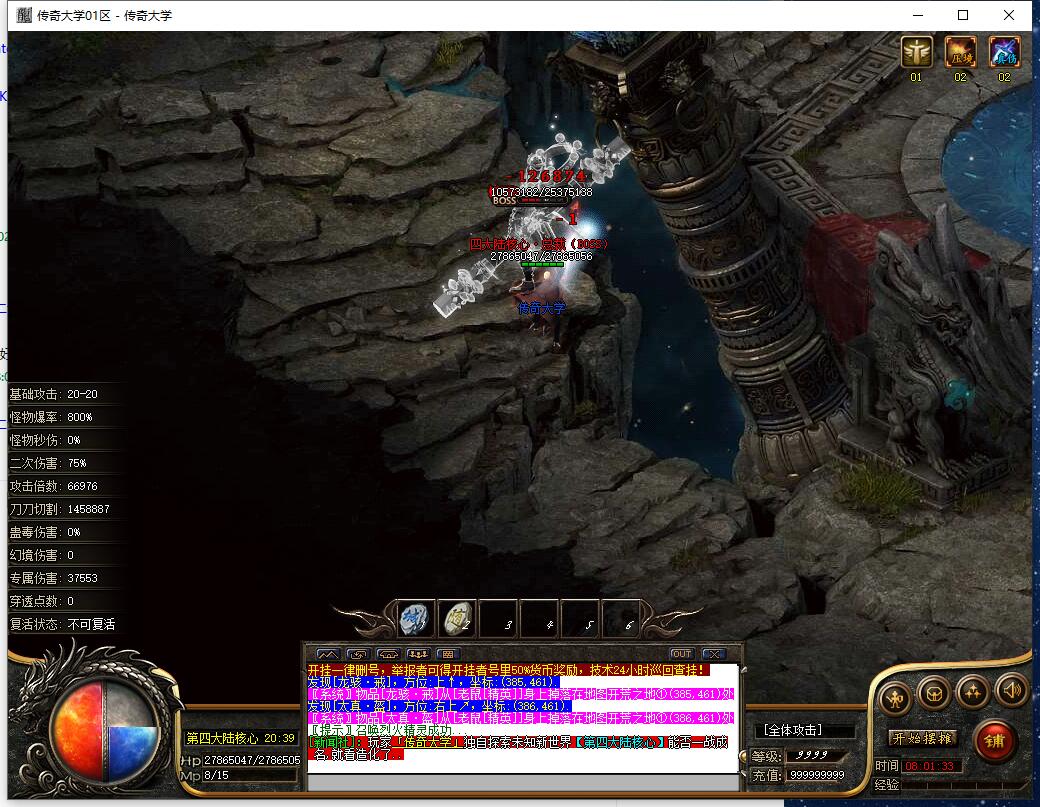Screen dimensions: 1040x807
Task: Click the chat text input field
Action: (x=520, y=780)
